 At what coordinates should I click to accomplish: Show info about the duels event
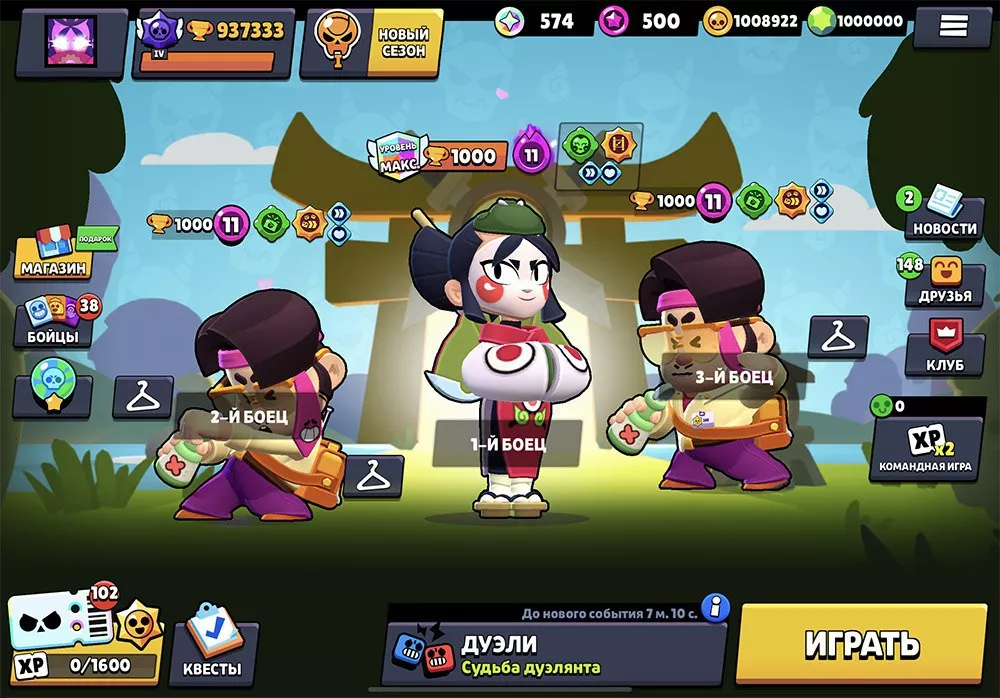[x=714, y=607]
